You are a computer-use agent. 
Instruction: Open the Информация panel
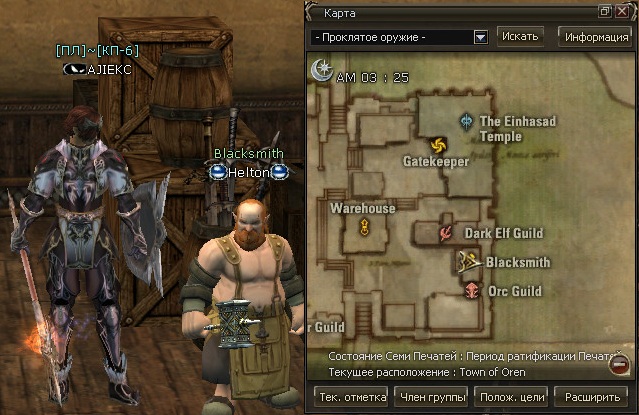596,37
